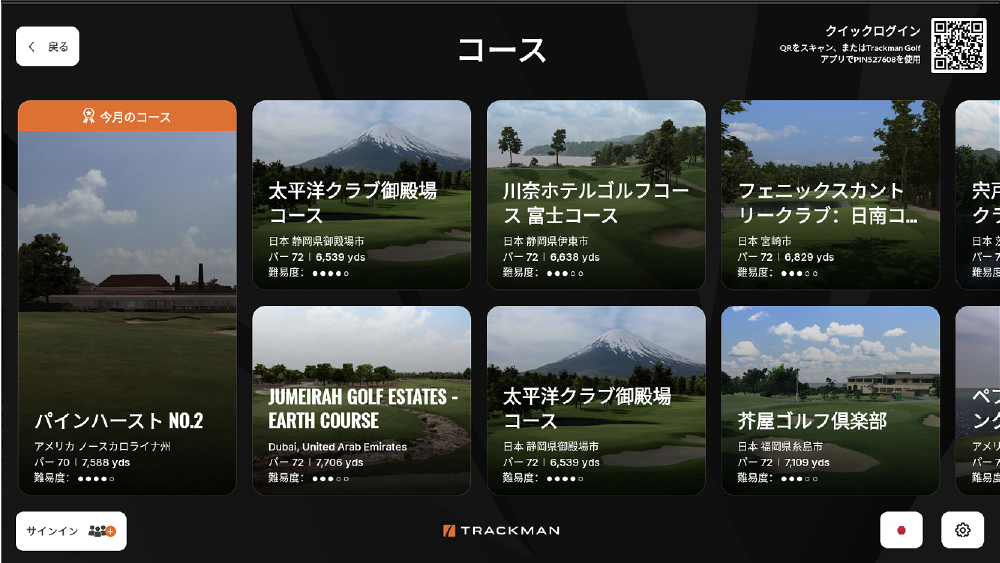Open settings via the gear icon
The height and width of the screenshot is (563, 1000).
click(x=962, y=530)
